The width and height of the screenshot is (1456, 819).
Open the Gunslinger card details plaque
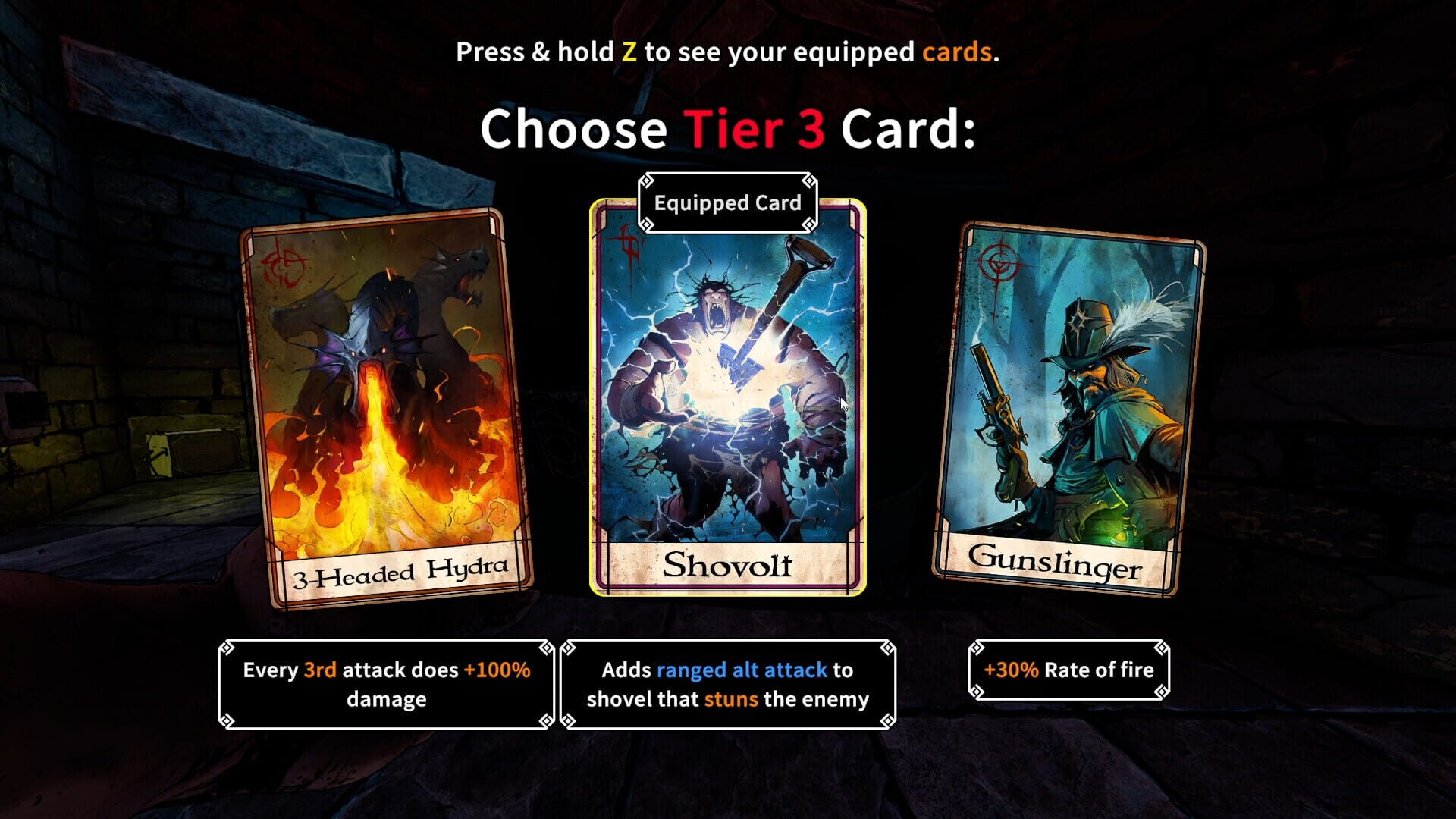(1068, 670)
